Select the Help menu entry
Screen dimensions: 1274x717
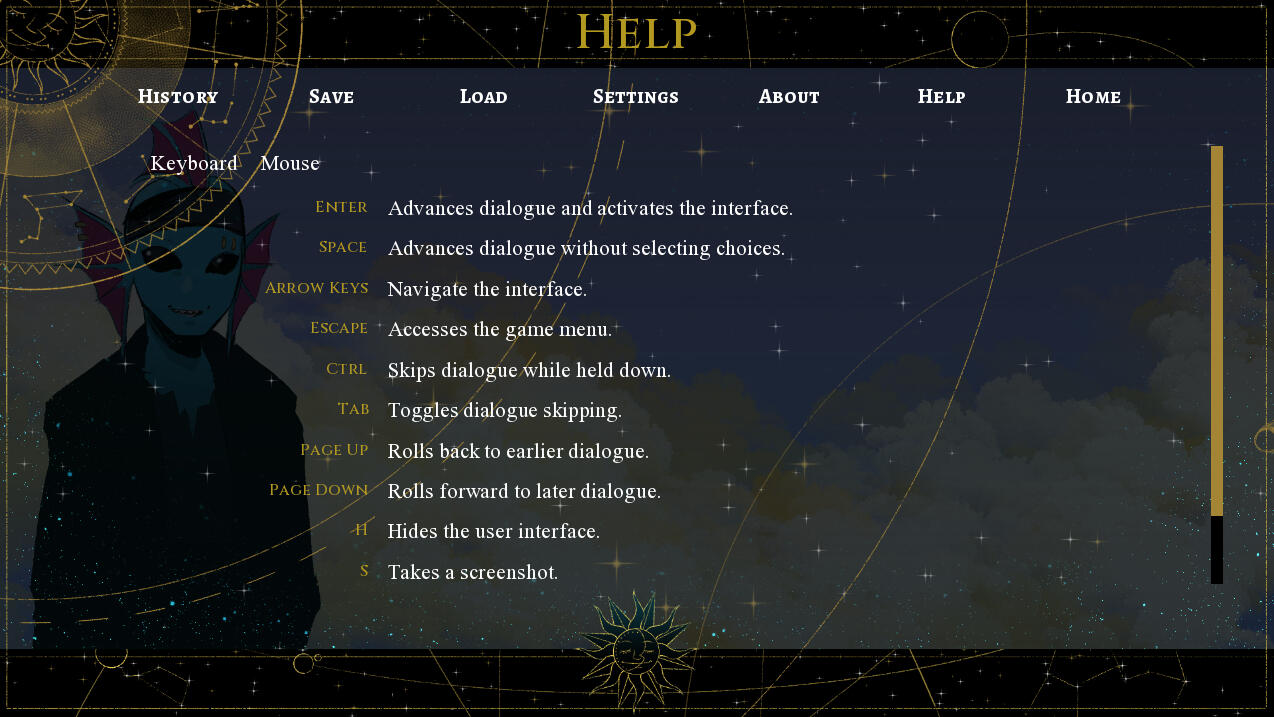pyautogui.click(x=941, y=97)
